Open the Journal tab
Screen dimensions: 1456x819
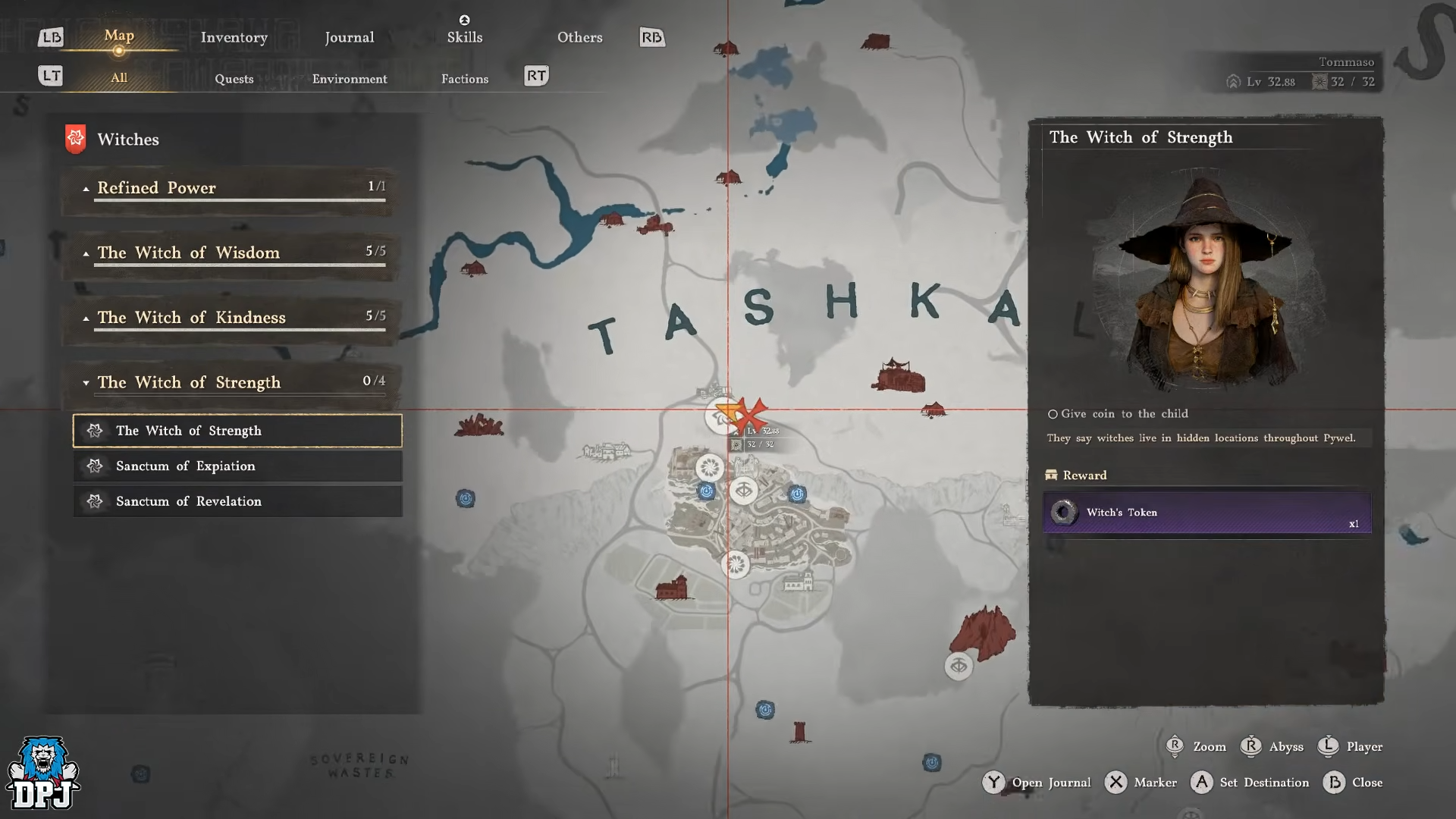tap(349, 37)
